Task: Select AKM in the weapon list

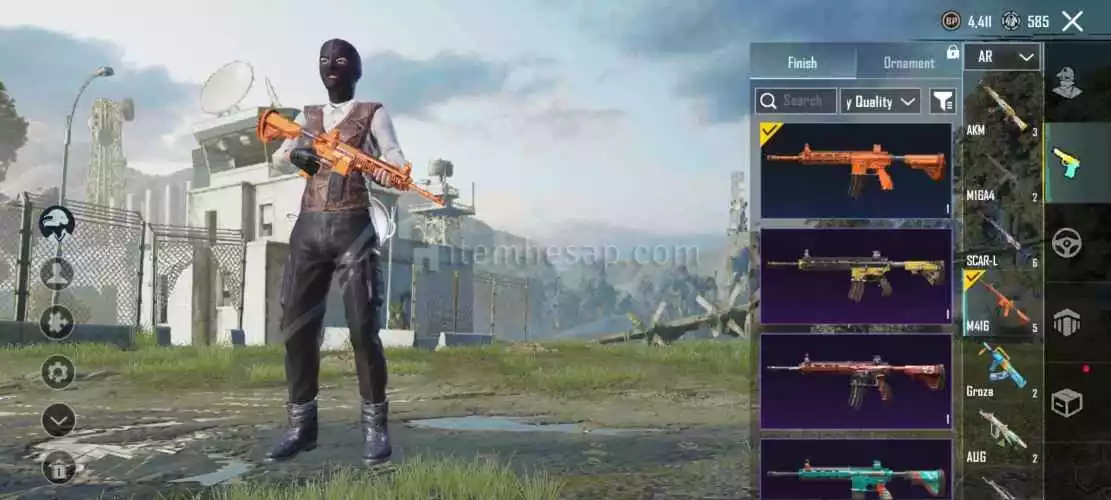Action: coord(1002,107)
